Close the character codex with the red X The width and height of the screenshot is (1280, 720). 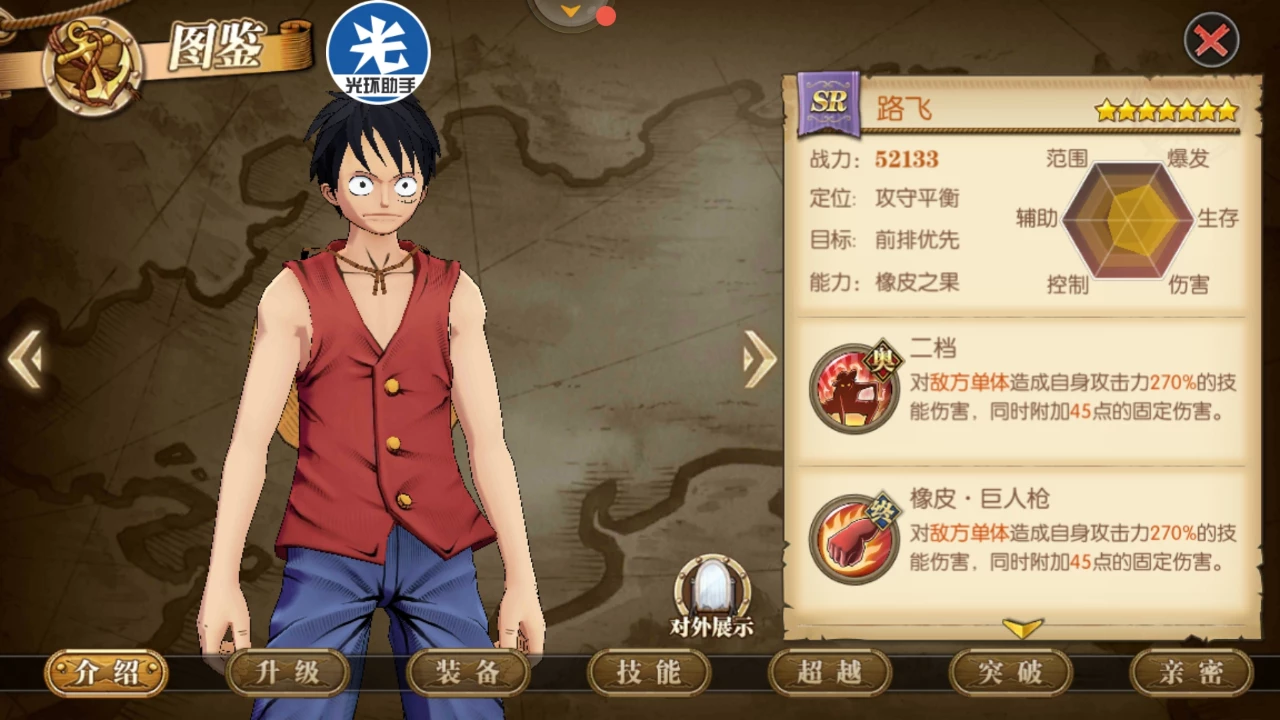[x=1211, y=41]
